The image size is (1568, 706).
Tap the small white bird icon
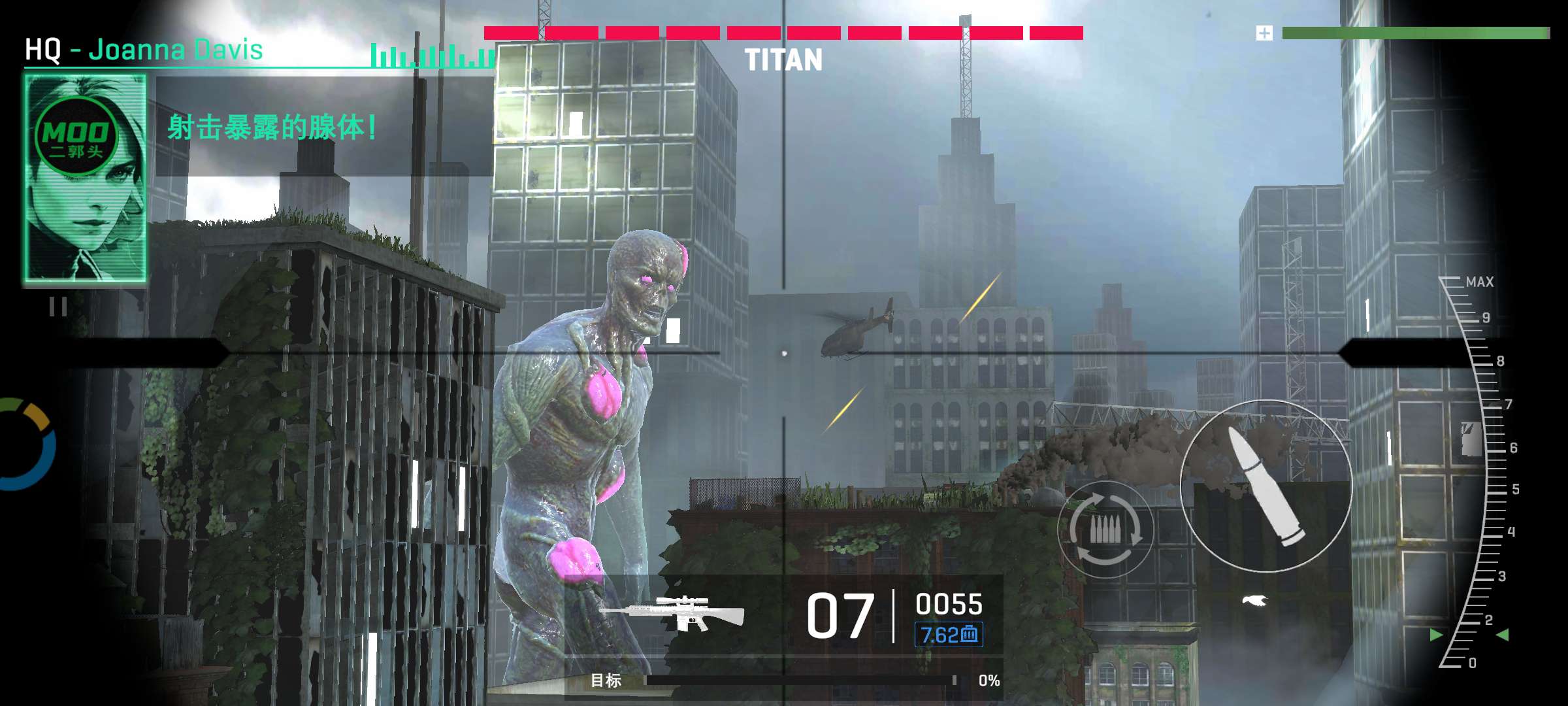(1254, 600)
